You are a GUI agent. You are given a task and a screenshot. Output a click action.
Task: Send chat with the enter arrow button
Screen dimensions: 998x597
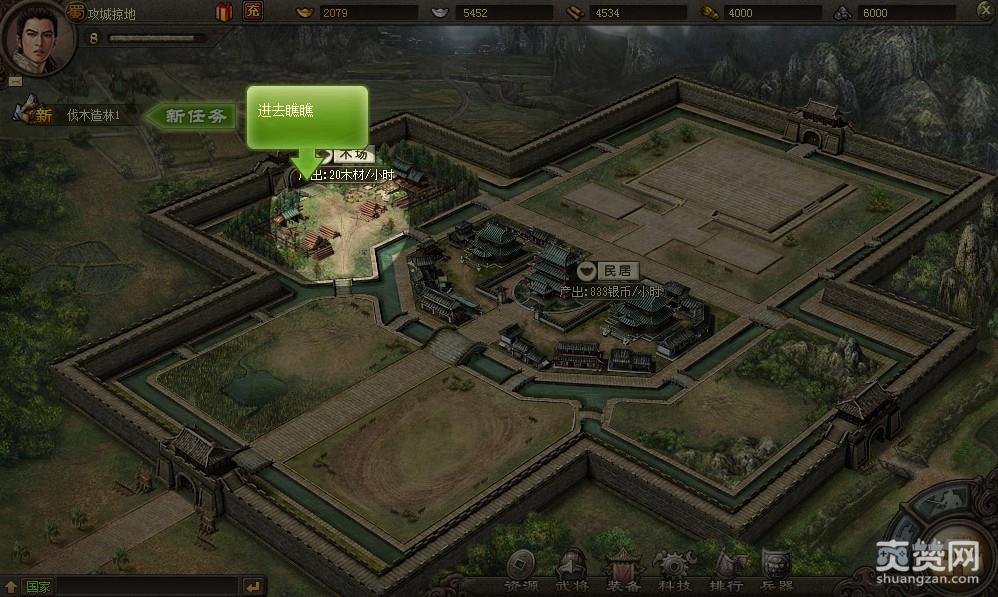click(x=253, y=586)
